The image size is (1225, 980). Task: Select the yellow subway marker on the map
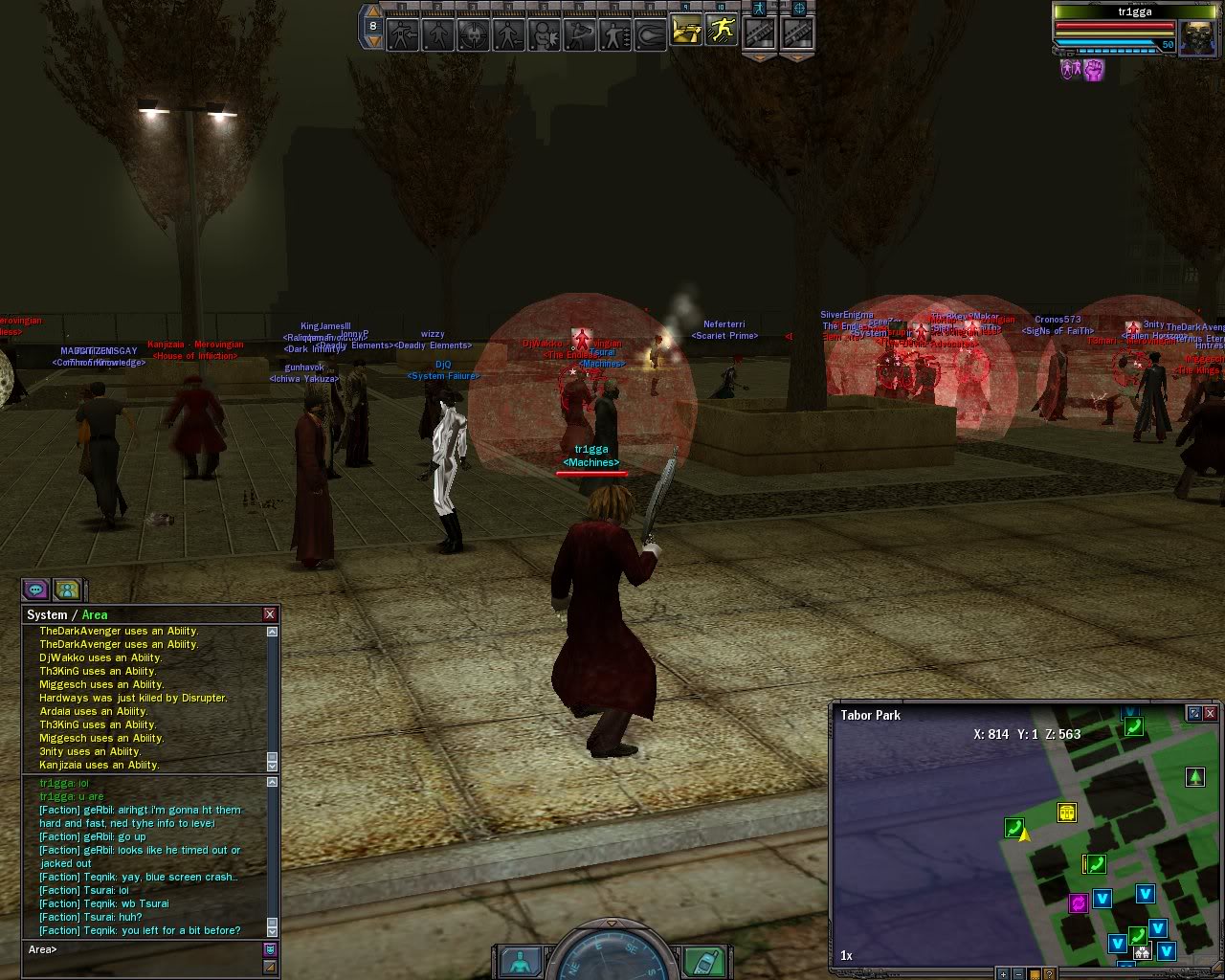(1067, 813)
